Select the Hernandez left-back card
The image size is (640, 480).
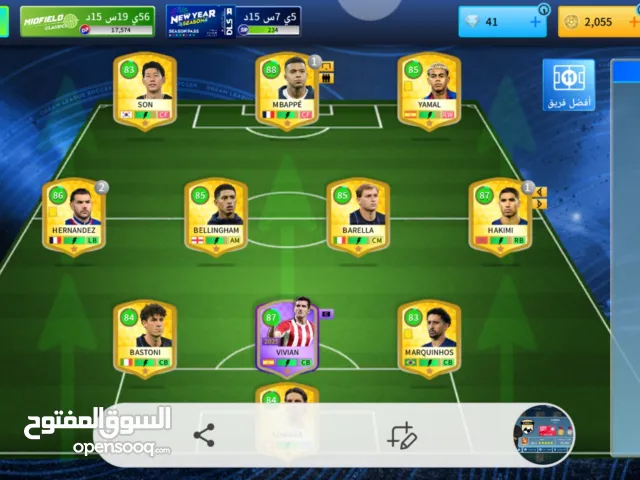coord(73,216)
